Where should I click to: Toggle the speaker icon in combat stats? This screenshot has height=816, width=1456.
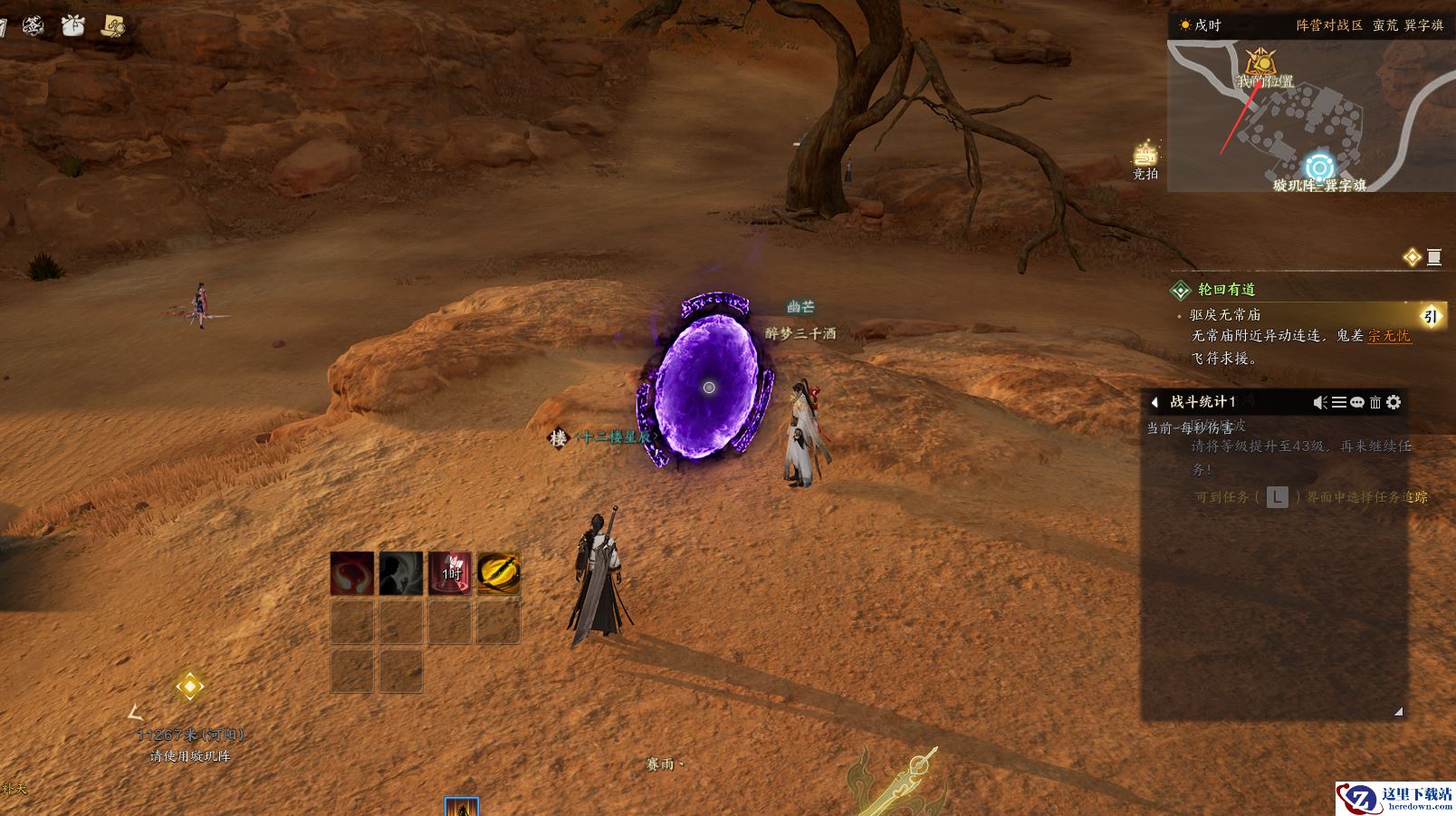(1320, 402)
